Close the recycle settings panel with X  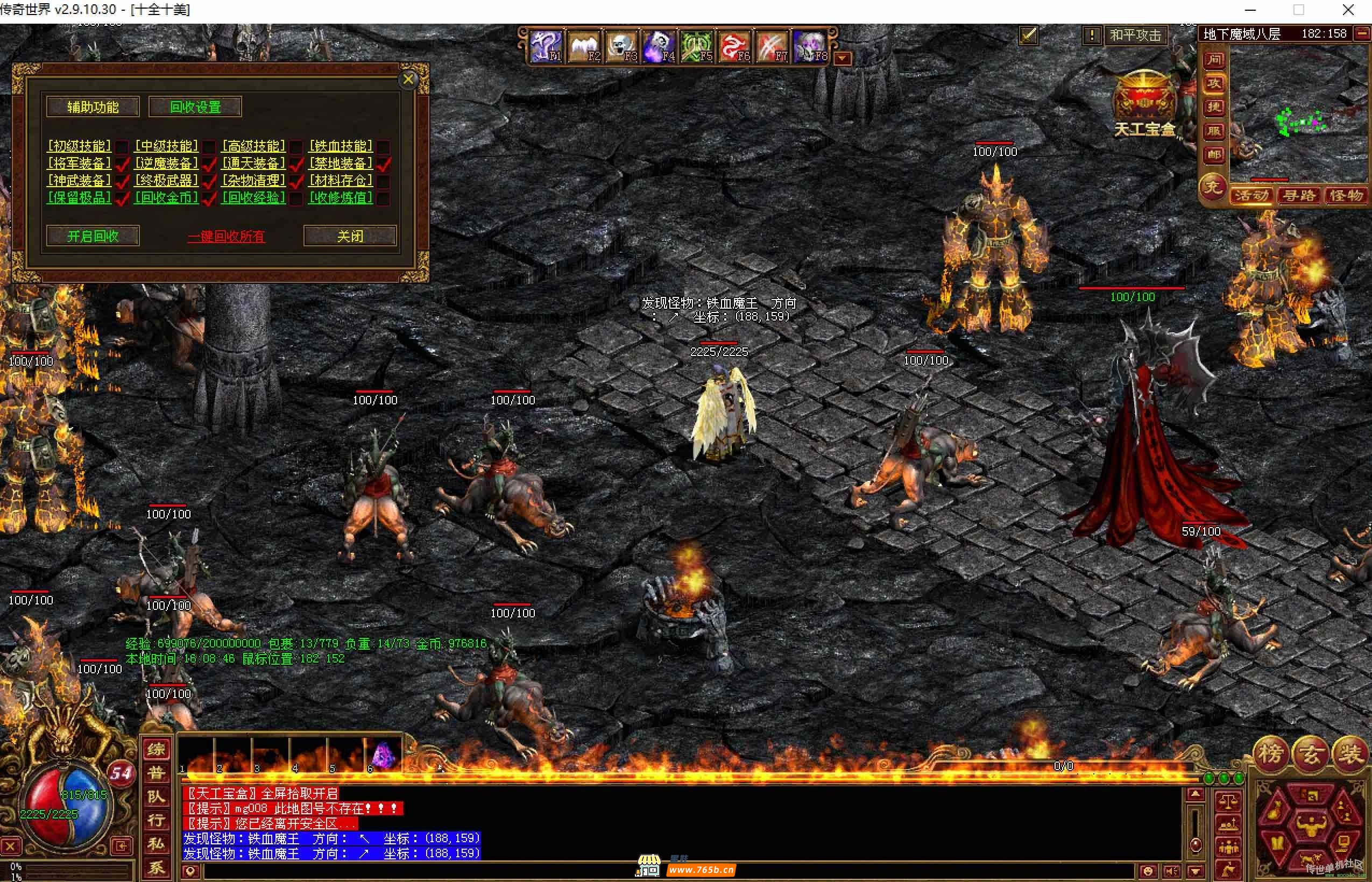pos(408,80)
